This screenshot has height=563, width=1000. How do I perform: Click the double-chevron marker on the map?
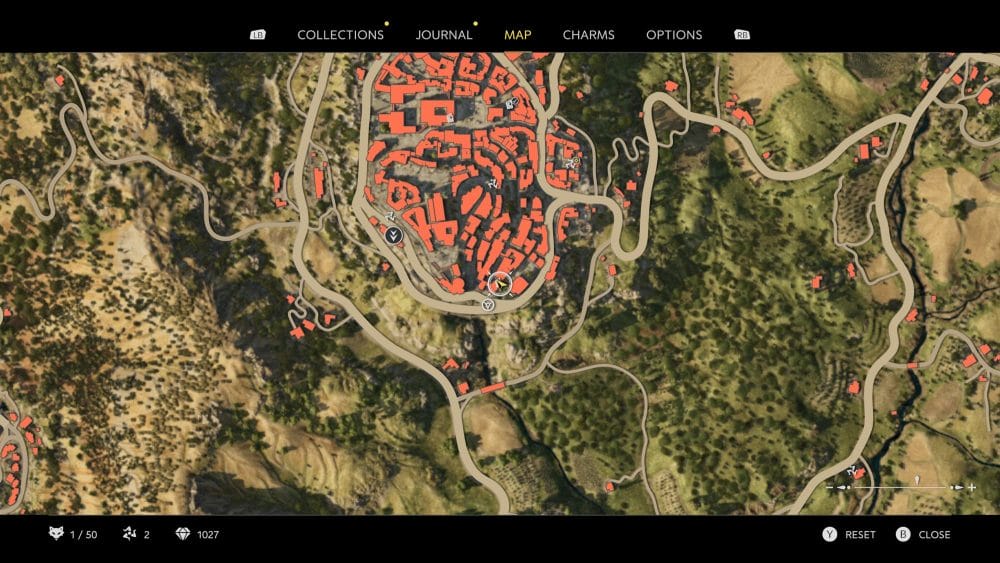tap(395, 236)
